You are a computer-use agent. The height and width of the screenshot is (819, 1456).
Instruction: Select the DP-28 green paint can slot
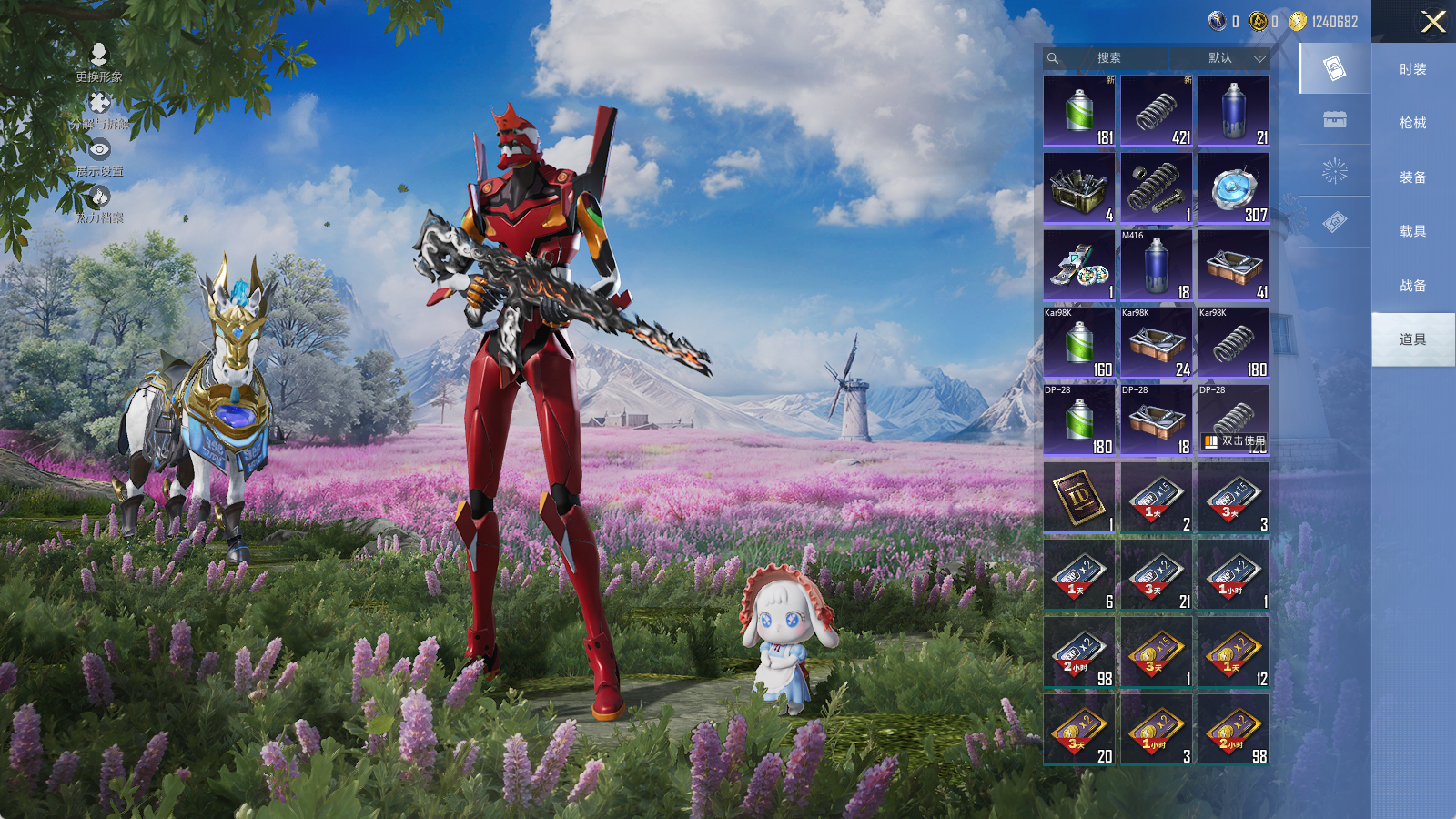coord(1079,420)
